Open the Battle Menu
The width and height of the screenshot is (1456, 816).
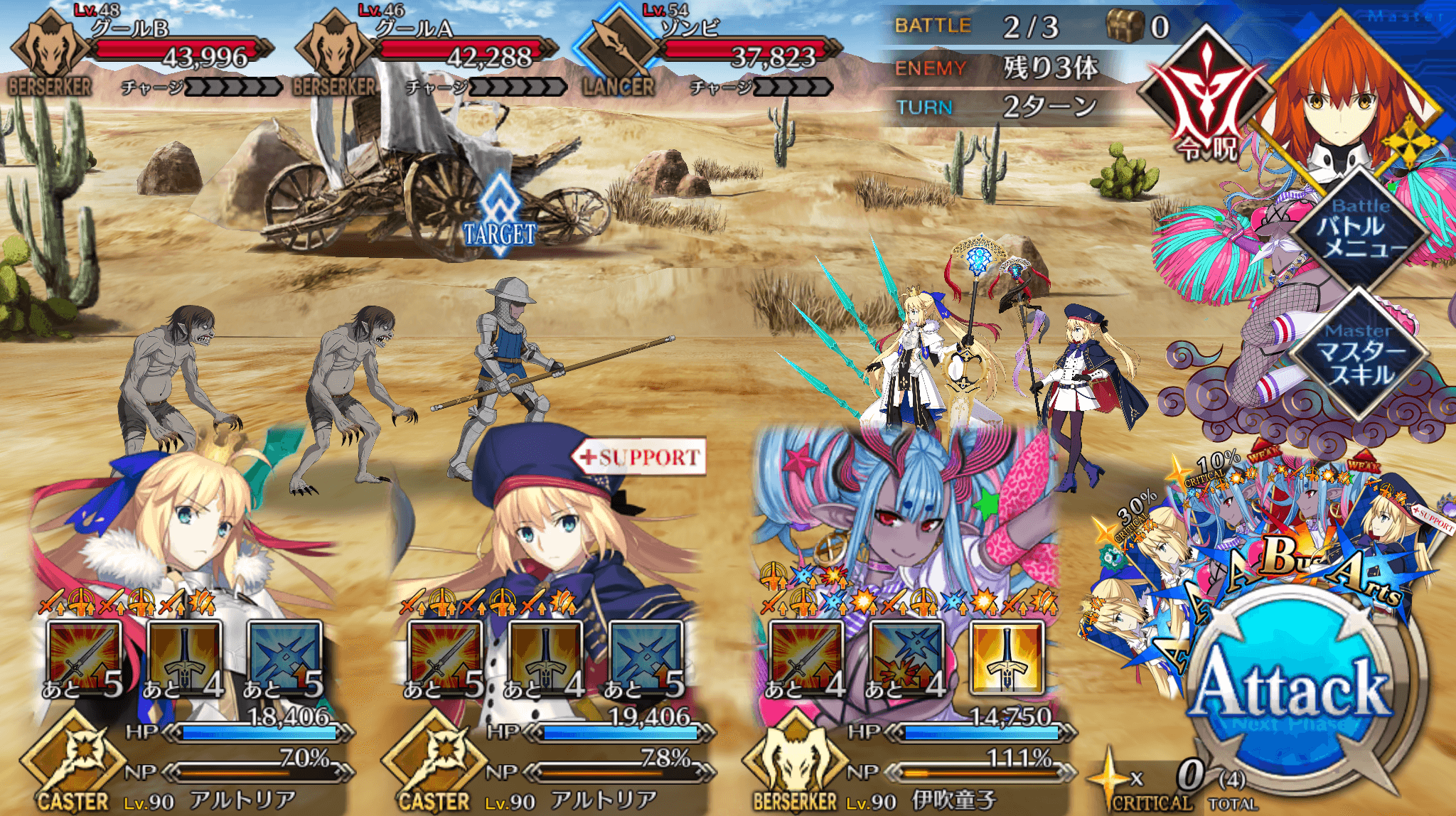(x=1359, y=229)
